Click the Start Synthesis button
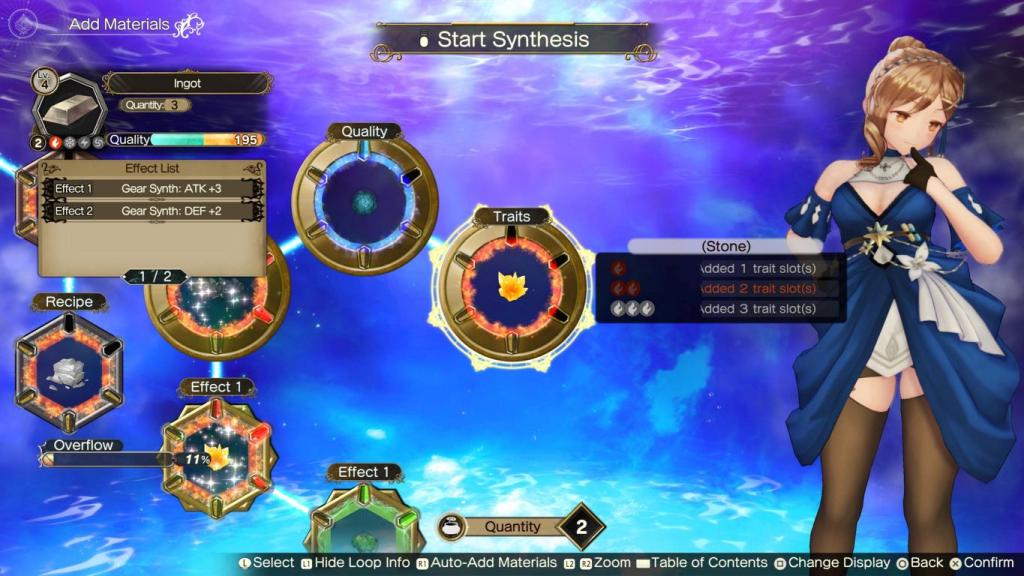 [513, 40]
